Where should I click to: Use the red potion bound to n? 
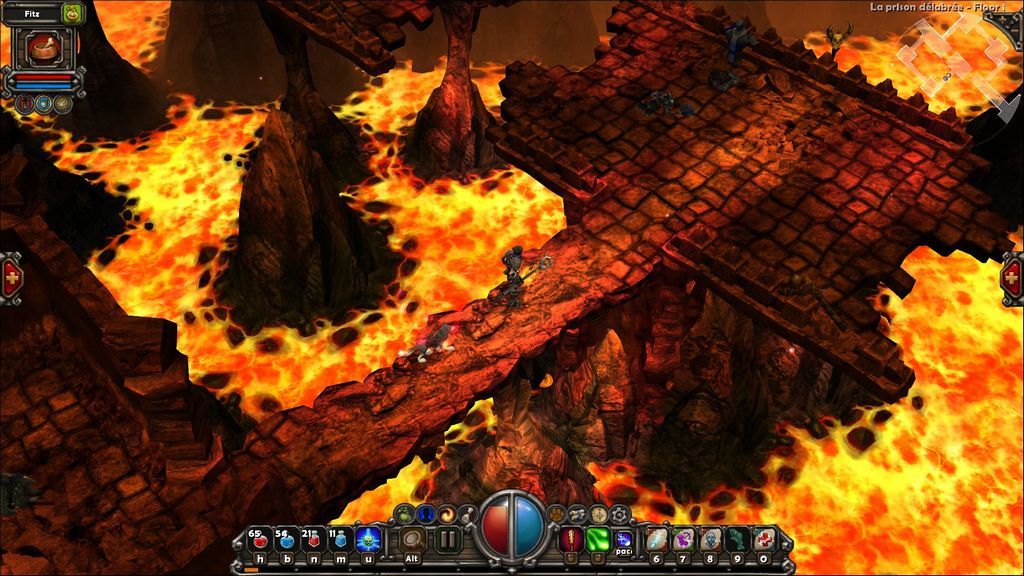[313, 541]
